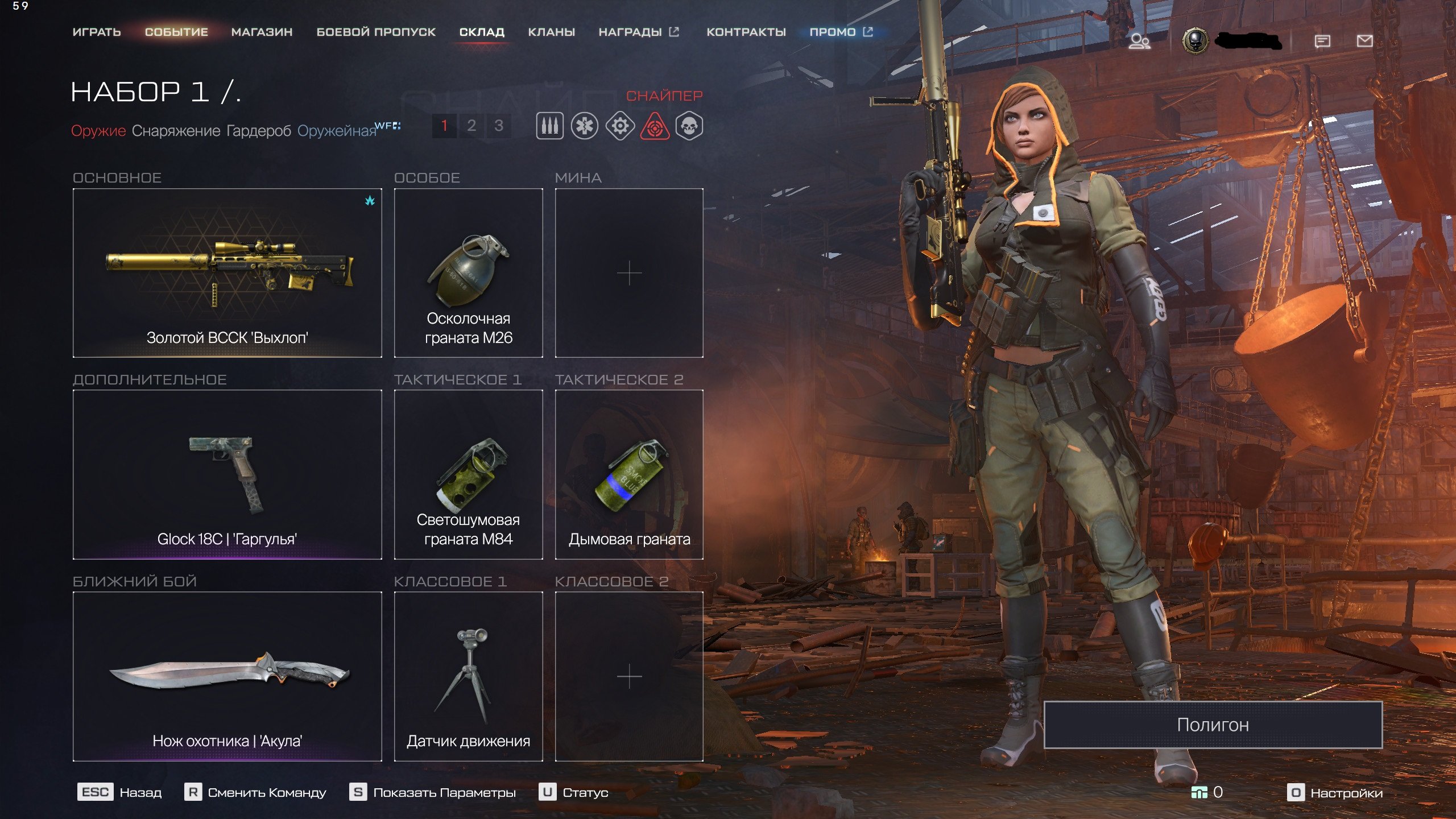
Task: Open the mail envelope icon
Action: [1364, 41]
